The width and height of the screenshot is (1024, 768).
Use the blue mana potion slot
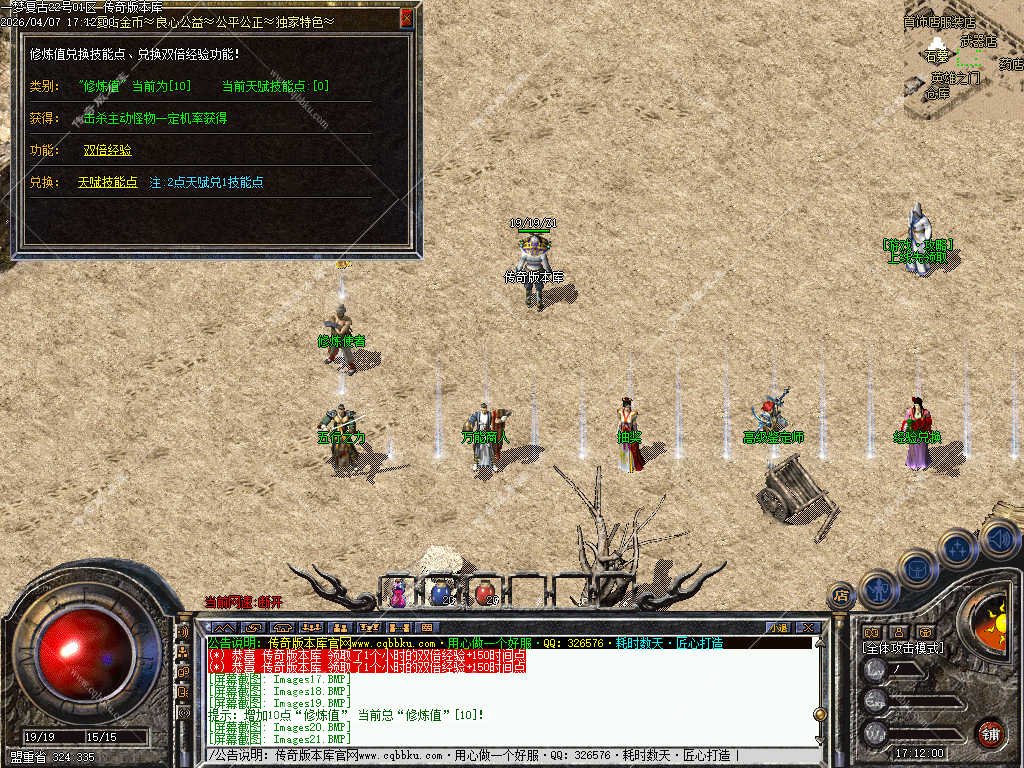[x=440, y=593]
